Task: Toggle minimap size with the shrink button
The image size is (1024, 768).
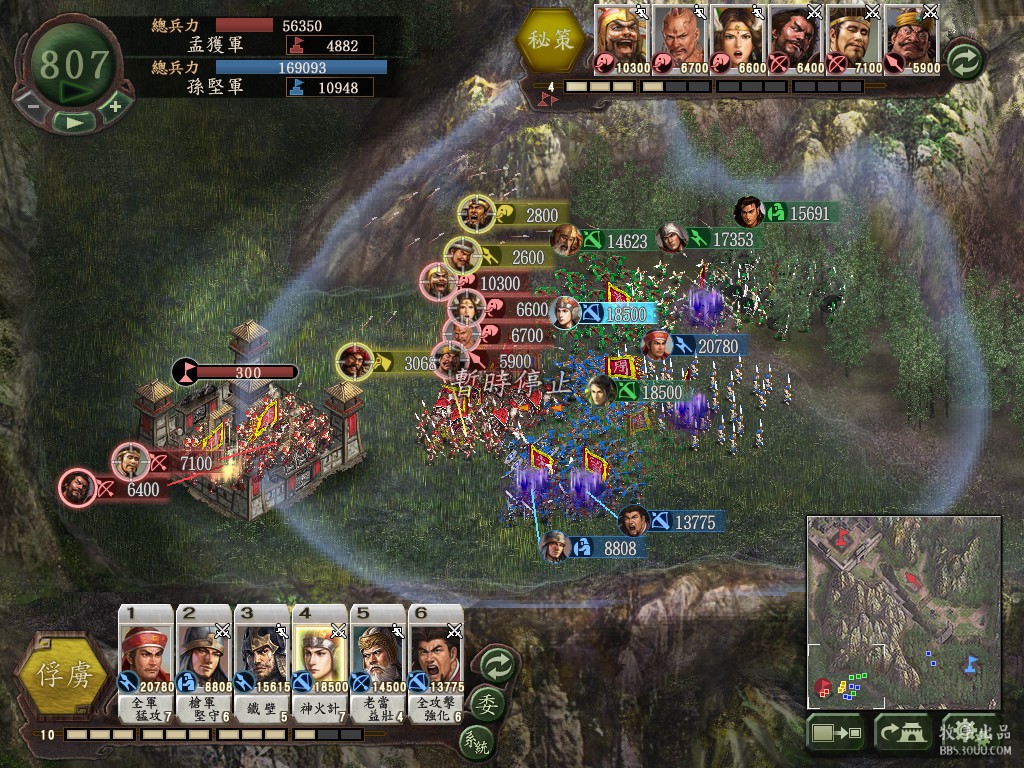Action: point(836,734)
